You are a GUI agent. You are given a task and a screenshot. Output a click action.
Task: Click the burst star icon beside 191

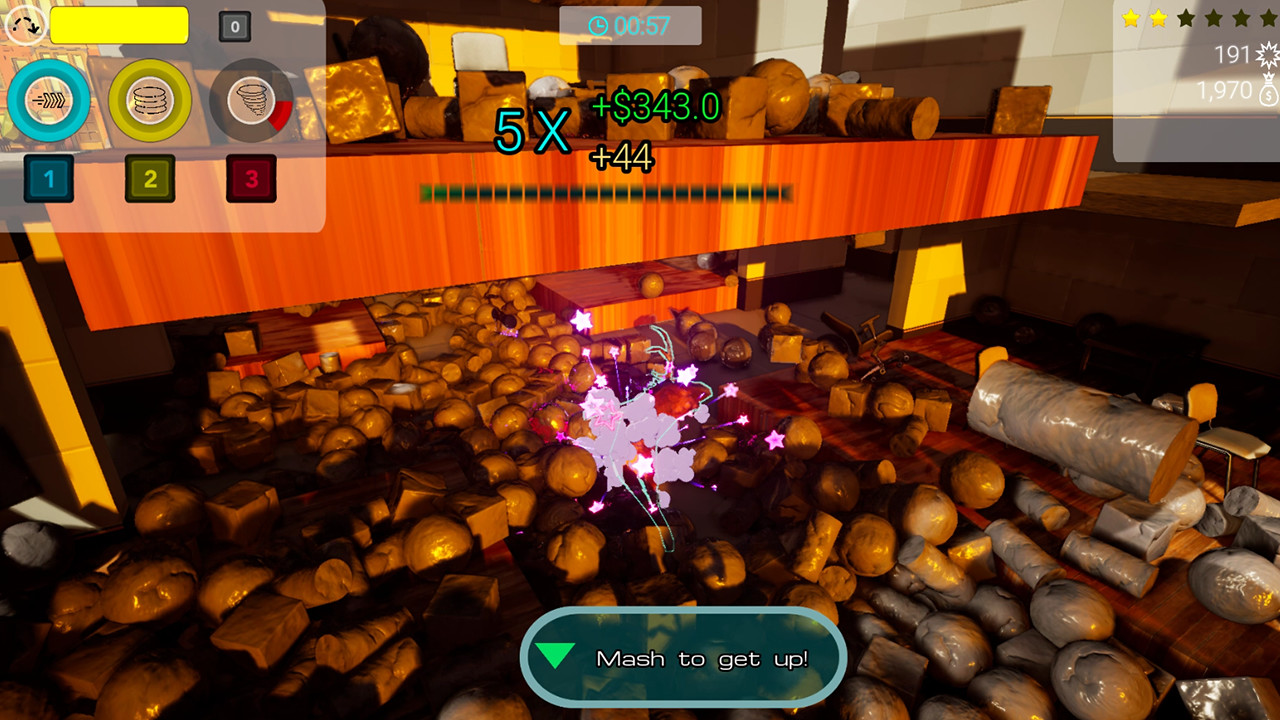1268,53
